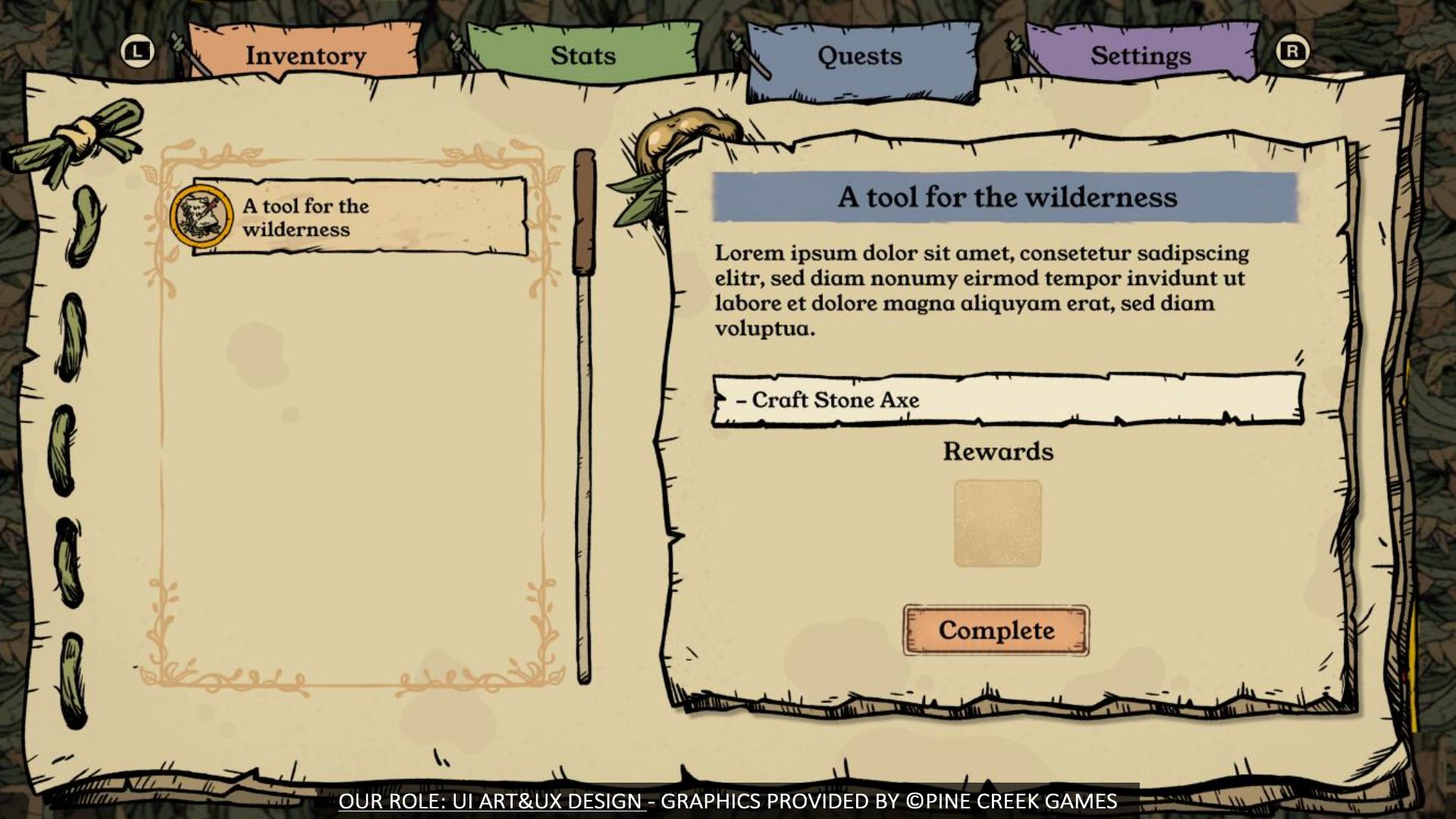Click the Complete quest button

[996, 630]
